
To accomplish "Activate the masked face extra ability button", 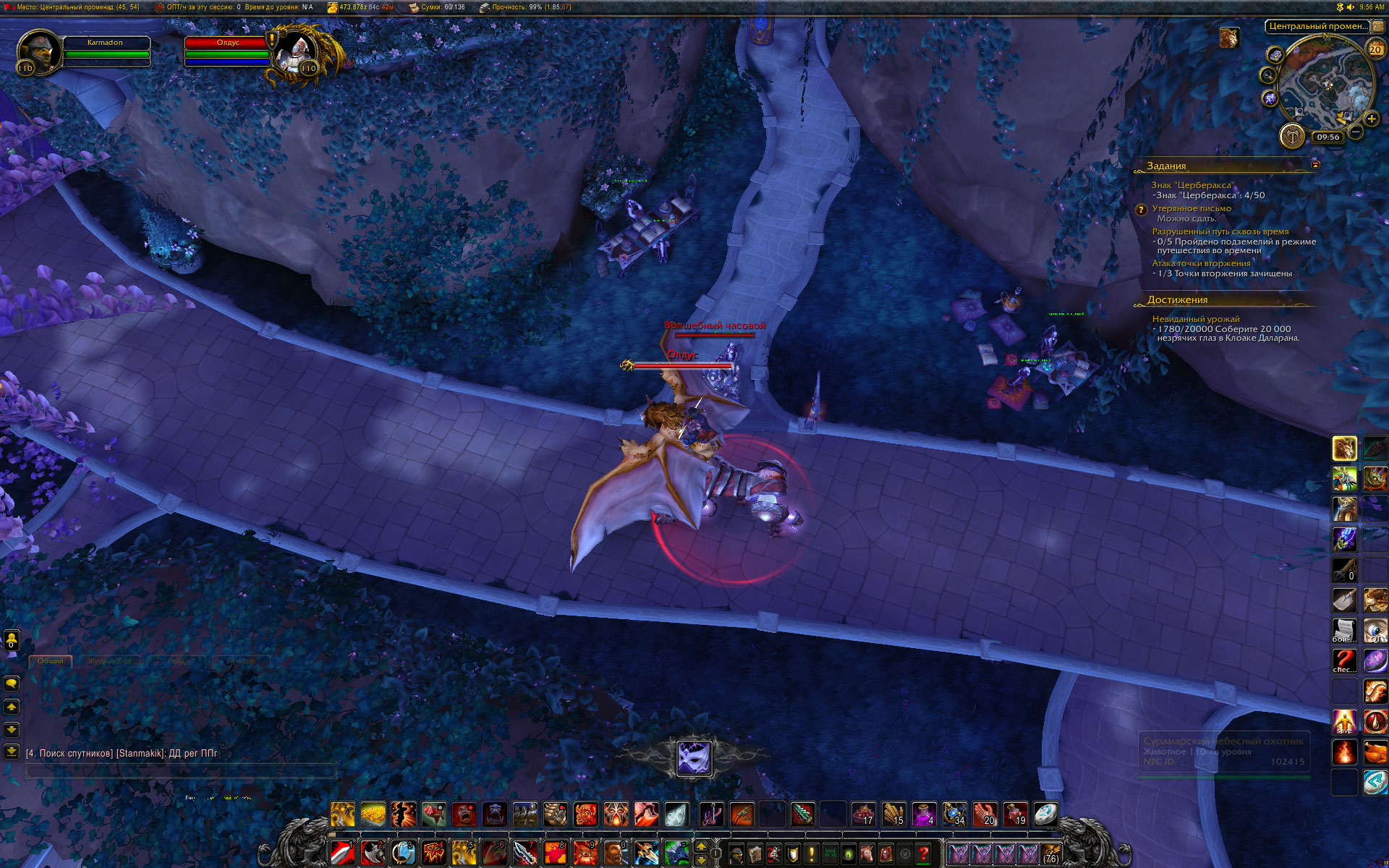I will 694,757.
